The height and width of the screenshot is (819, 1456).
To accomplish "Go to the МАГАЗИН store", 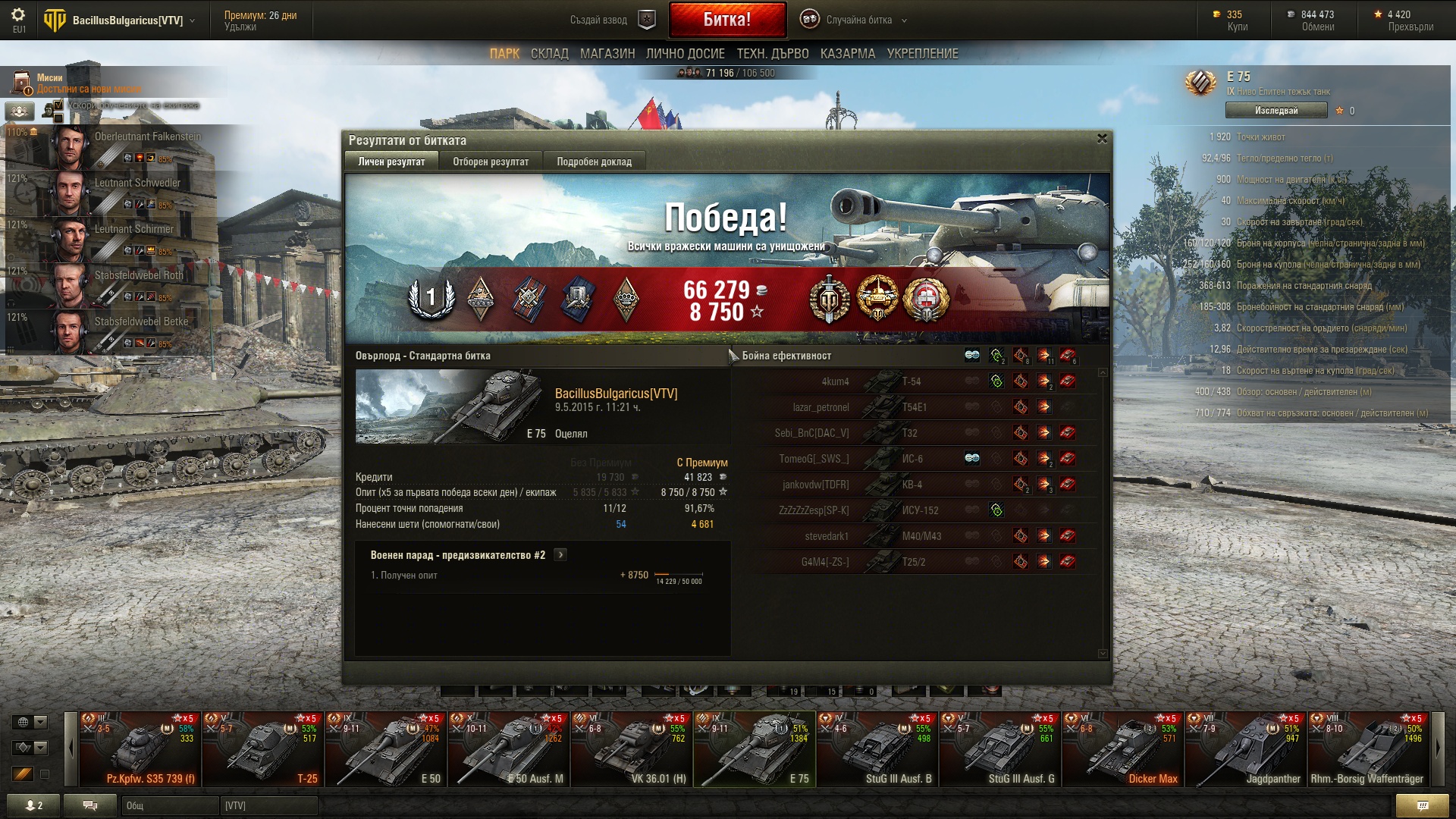I will click(x=607, y=54).
